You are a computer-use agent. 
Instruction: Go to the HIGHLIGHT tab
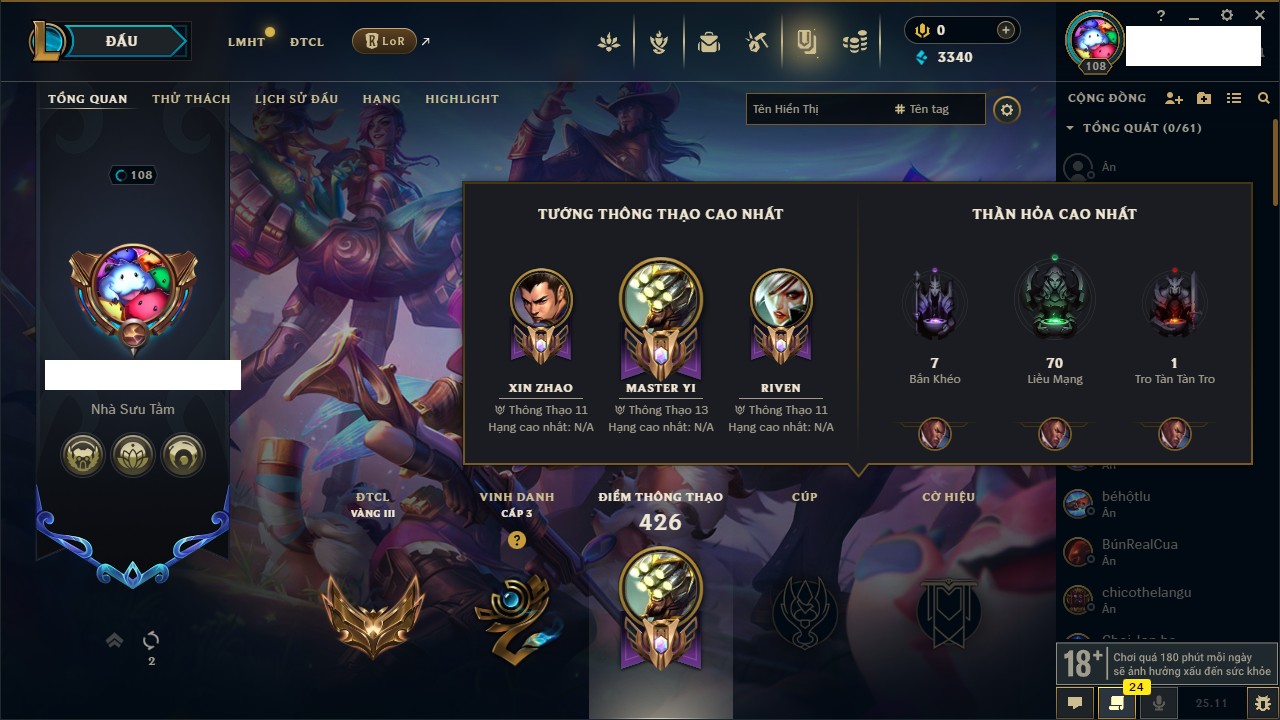461,99
